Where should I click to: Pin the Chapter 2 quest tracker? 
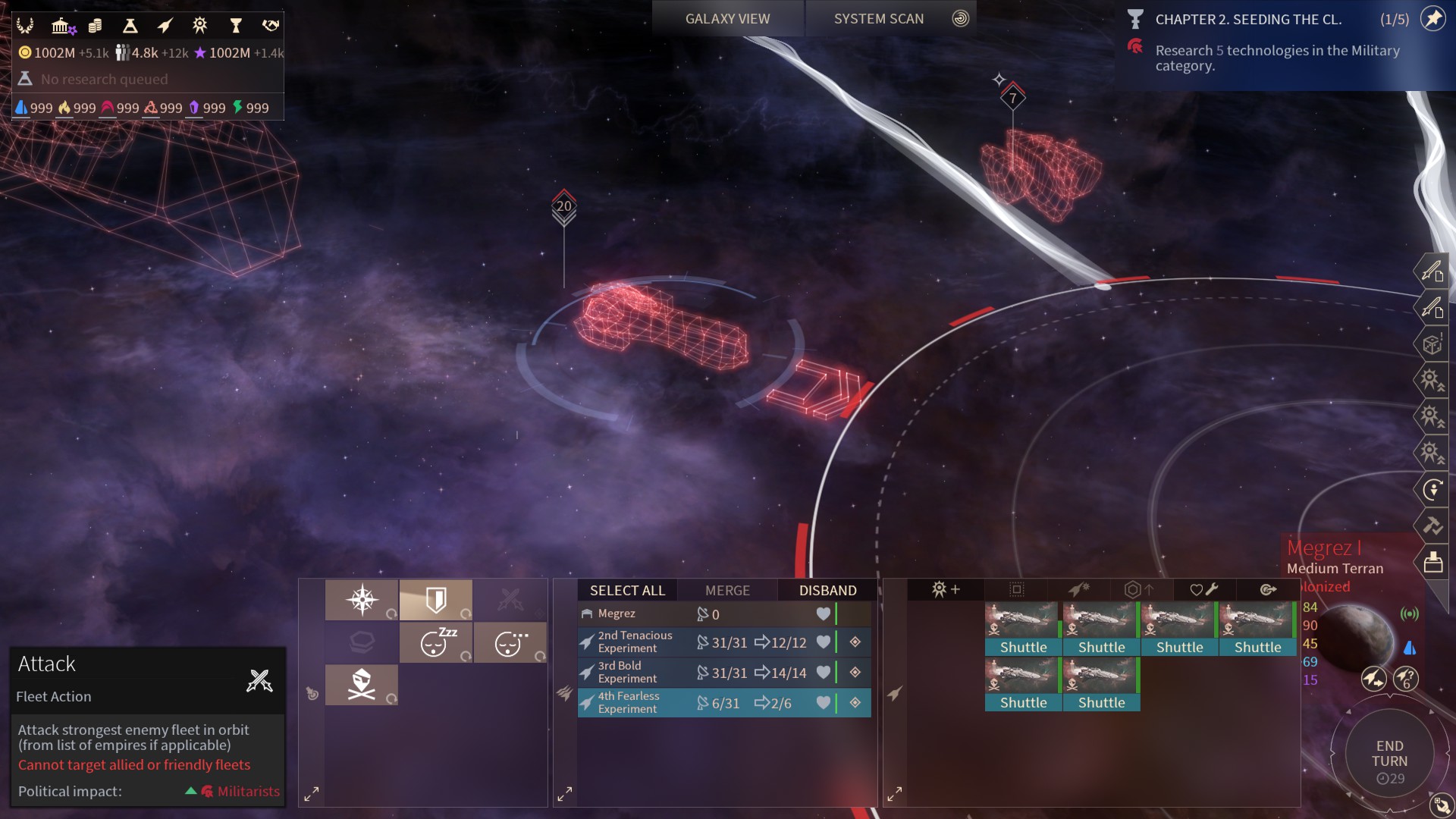tap(1432, 19)
